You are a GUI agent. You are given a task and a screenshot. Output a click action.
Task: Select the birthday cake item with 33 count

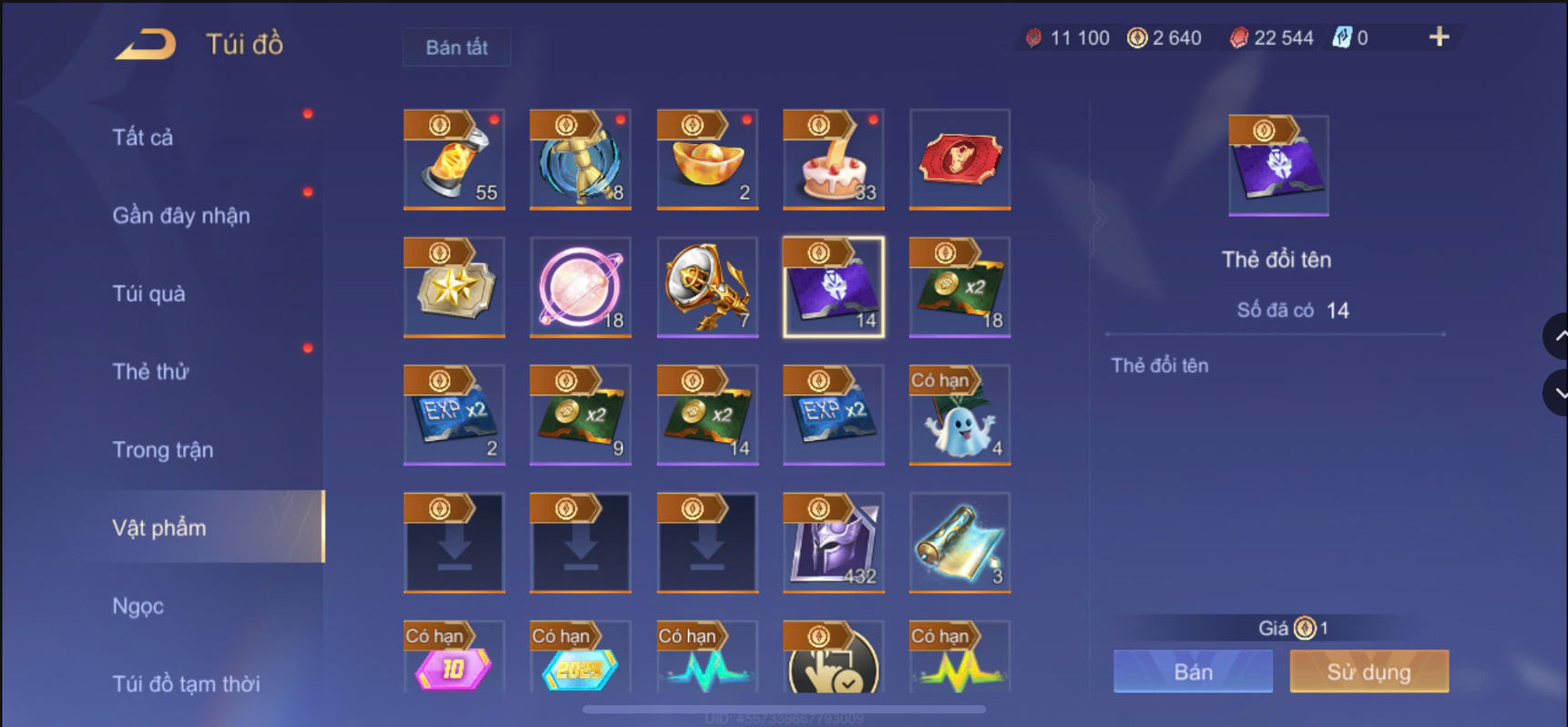tap(833, 160)
